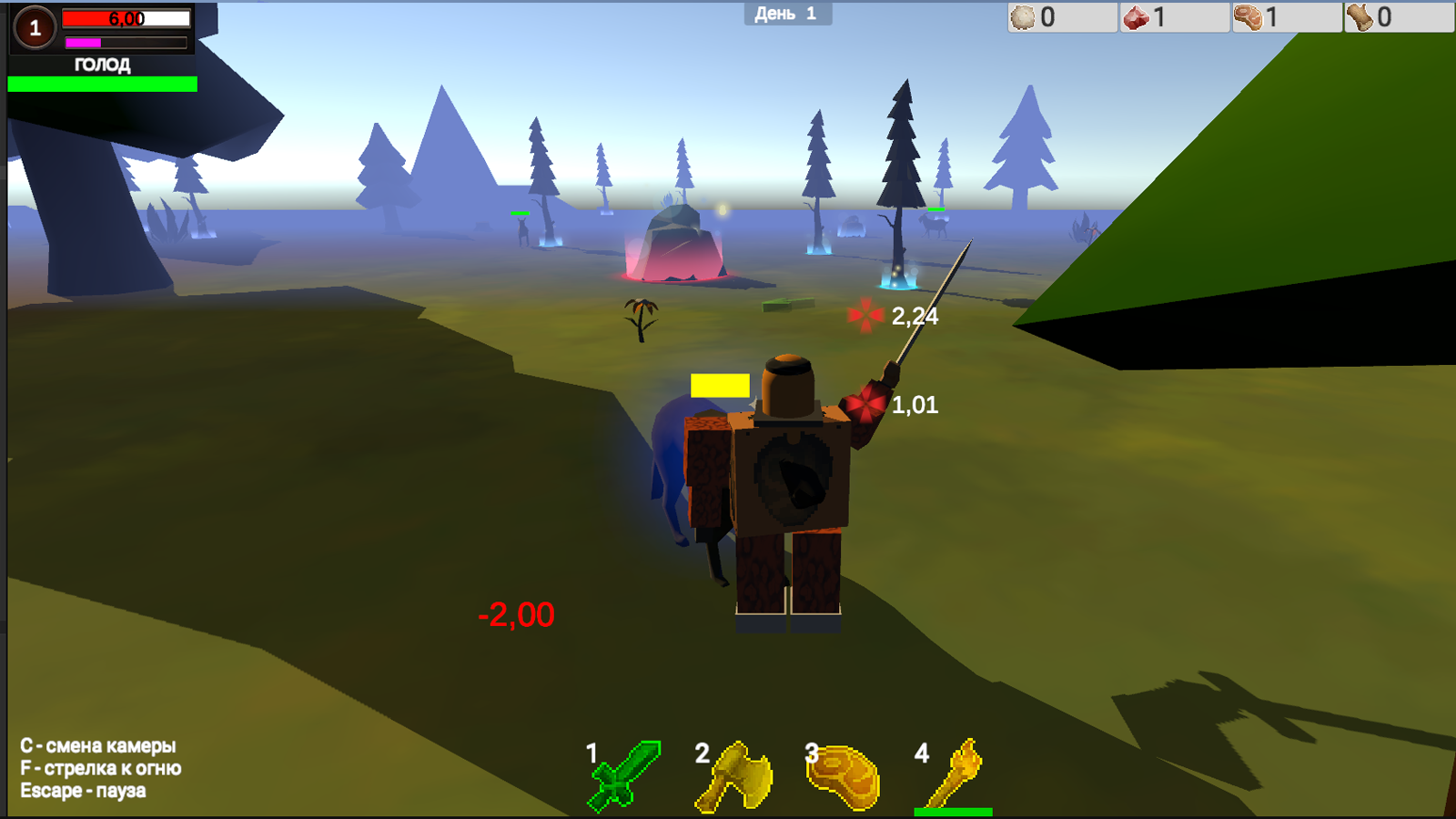Click the wood log resource icon showing 0
Image resolution: width=1456 pixels, height=819 pixels.
pyautogui.click(x=1360, y=15)
